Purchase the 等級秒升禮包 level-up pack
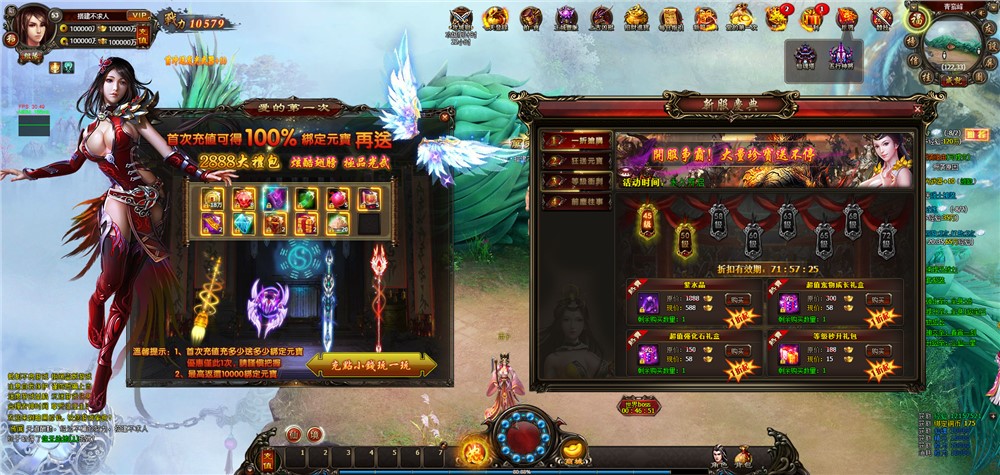 [x=877, y=350]
